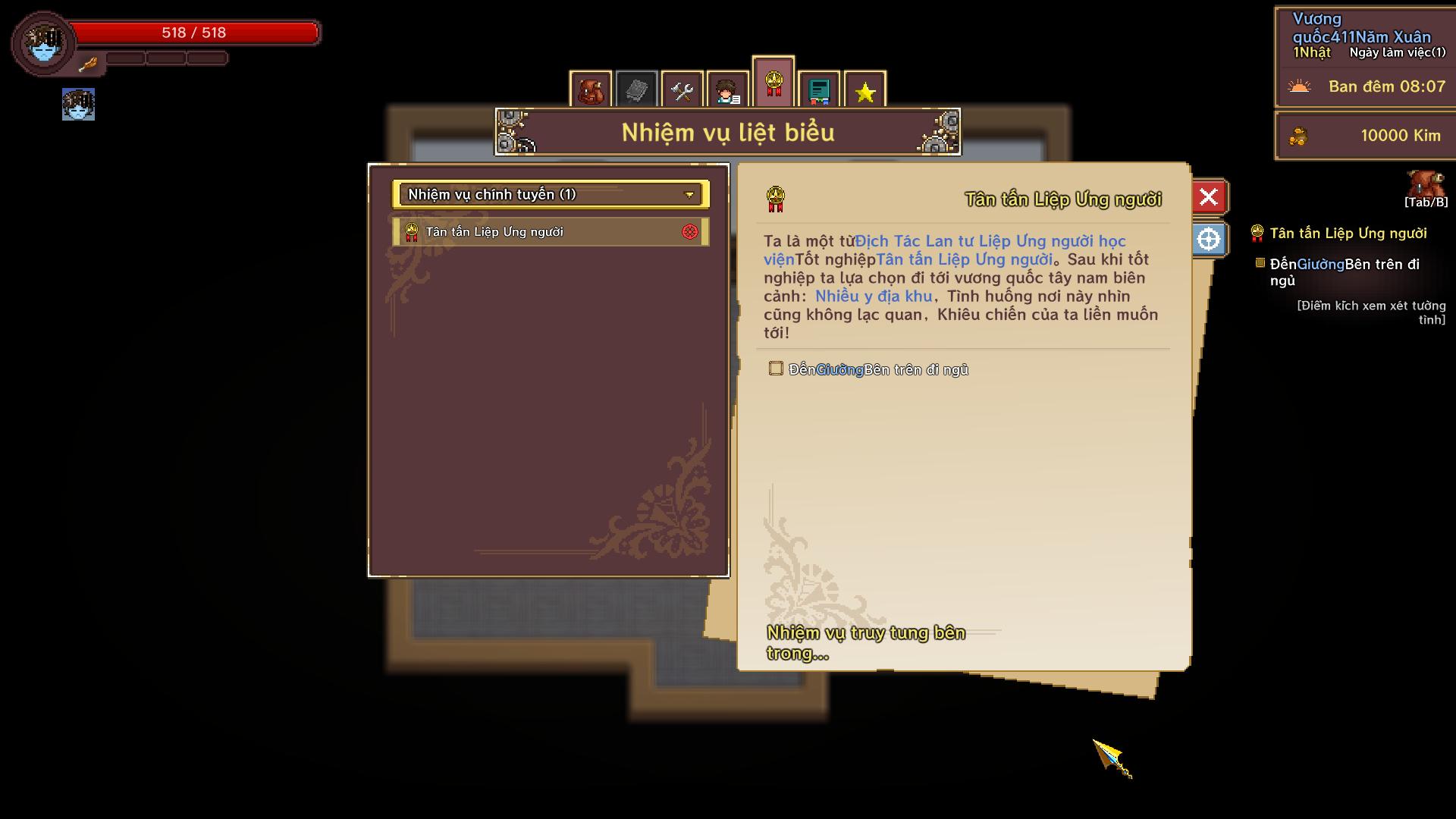Click the player portrait at top left
The image size is (1456, 819).
click(x=43, y=43)
